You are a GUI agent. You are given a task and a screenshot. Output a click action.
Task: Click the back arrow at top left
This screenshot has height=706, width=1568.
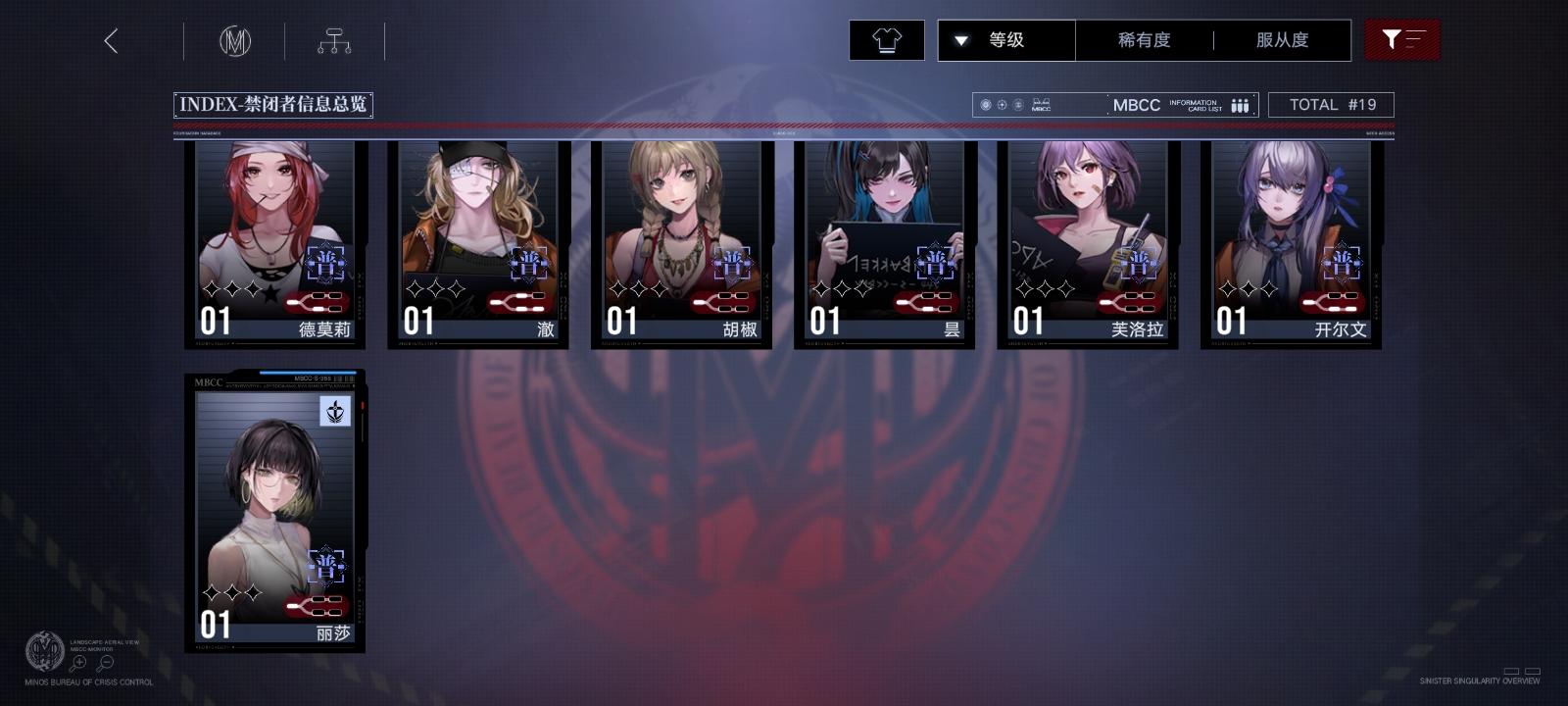(113, 42)
